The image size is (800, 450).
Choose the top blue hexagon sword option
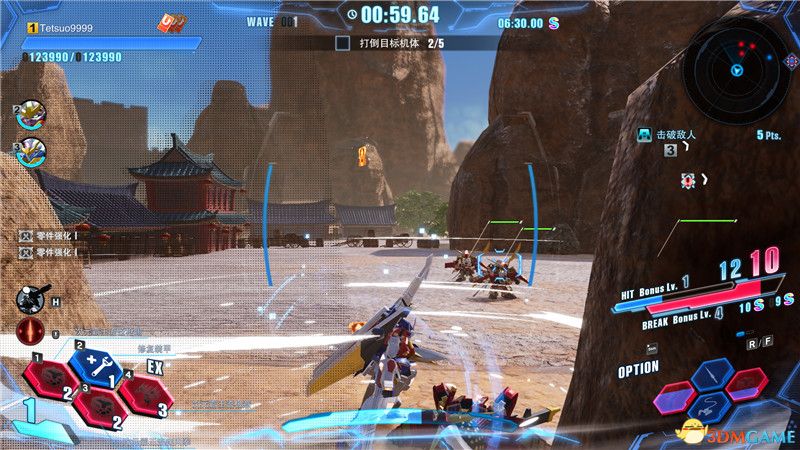tap(711, 373)
